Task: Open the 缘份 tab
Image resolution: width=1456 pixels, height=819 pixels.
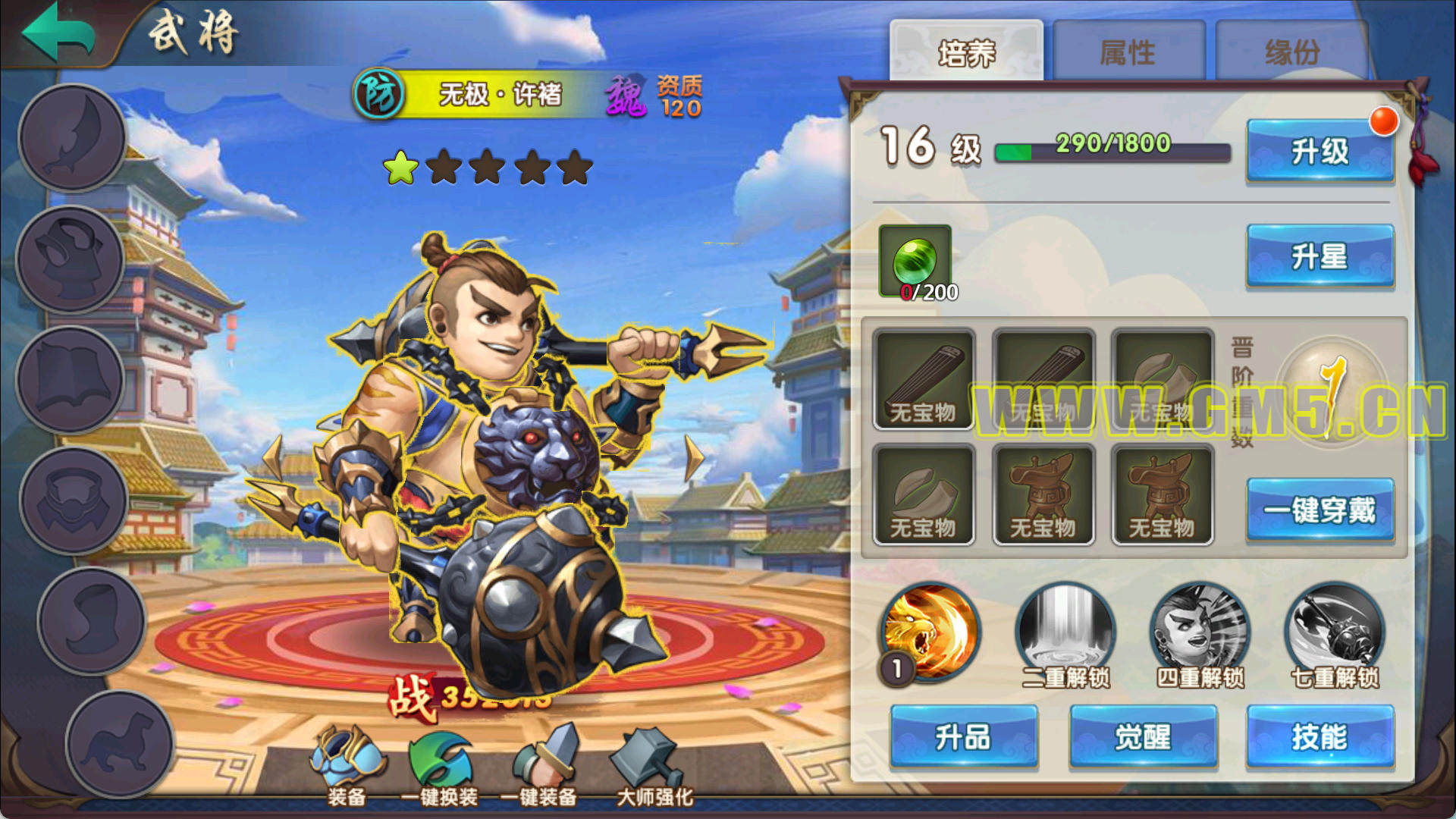Action: pyautogui.click(x=1292, y=52)
